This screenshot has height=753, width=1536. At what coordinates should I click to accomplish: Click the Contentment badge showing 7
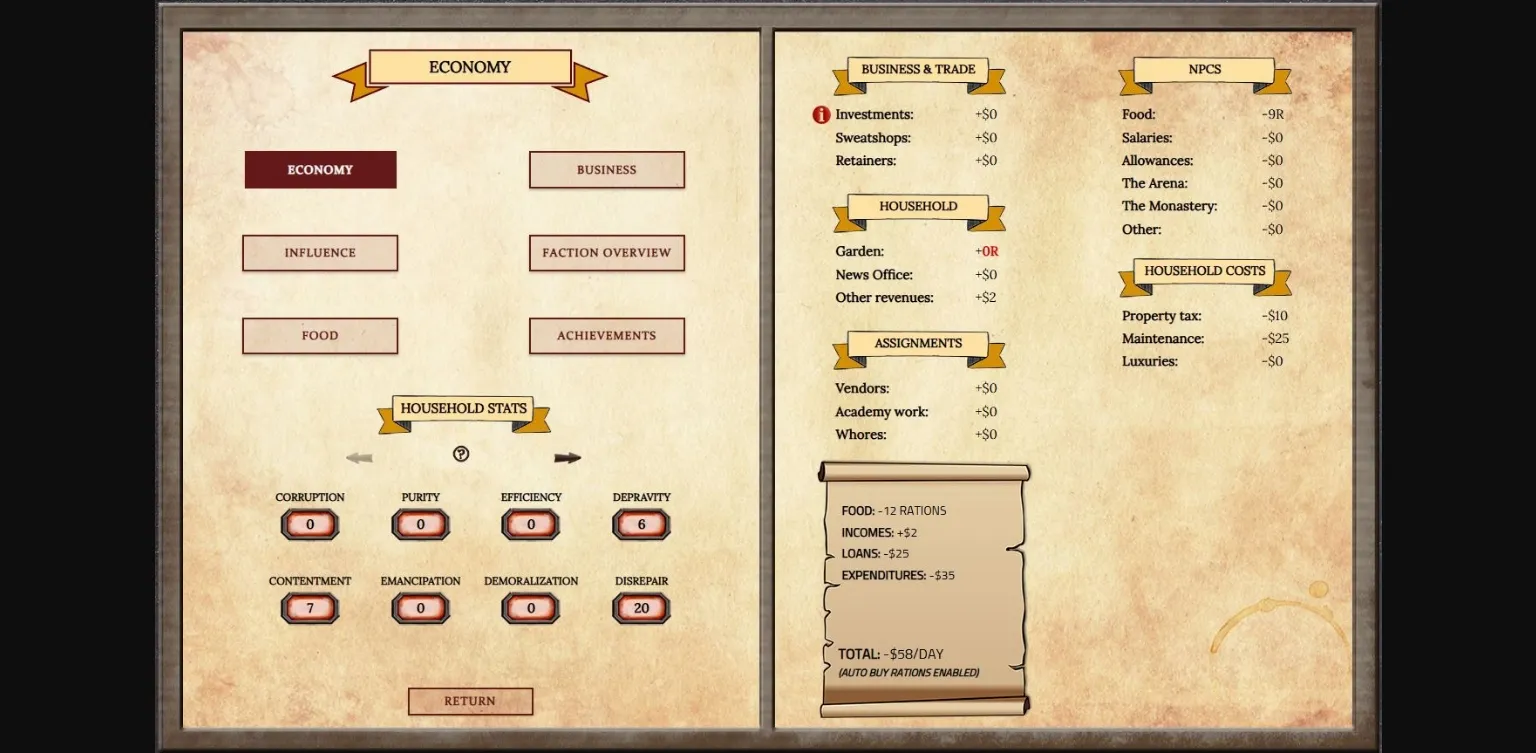[x=310, y=607]
